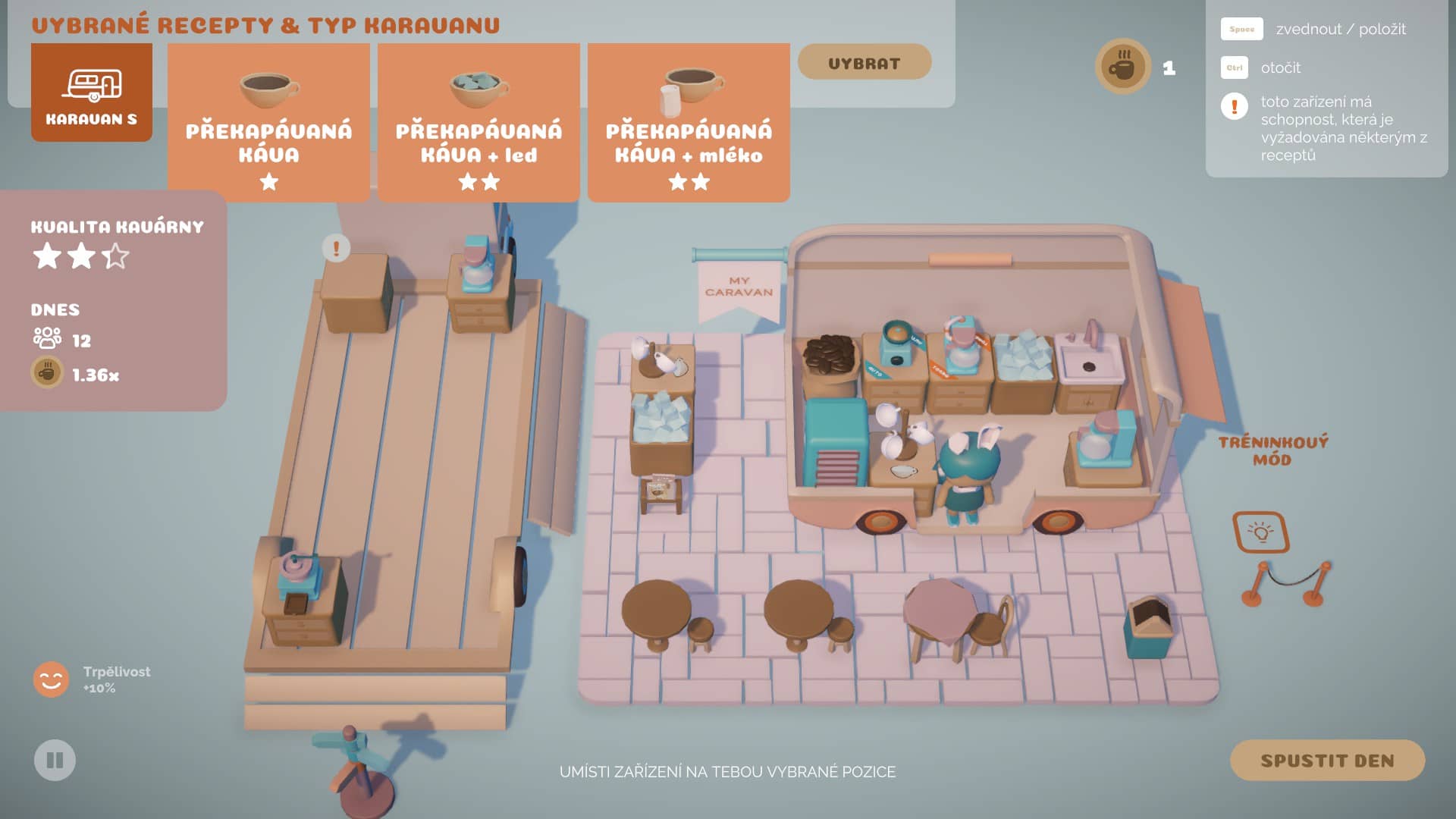Open the Překapávaná káva + mléko recipe
Screen dimensions: 1456x819
(x=689, y=123)
